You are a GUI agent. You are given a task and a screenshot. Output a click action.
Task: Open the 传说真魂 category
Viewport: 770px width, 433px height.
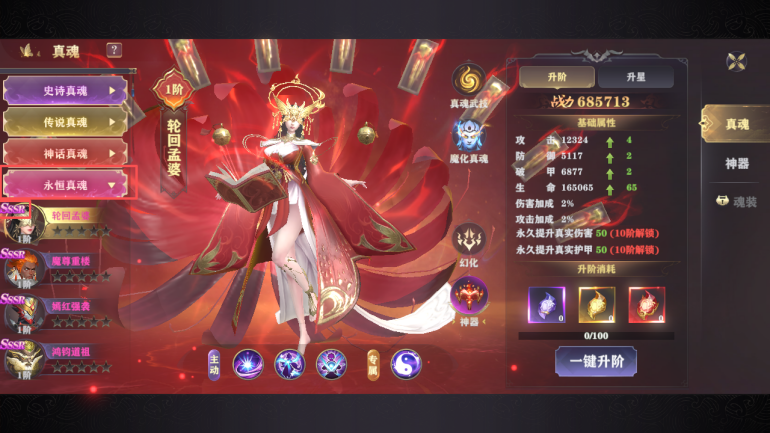point(66,122)
